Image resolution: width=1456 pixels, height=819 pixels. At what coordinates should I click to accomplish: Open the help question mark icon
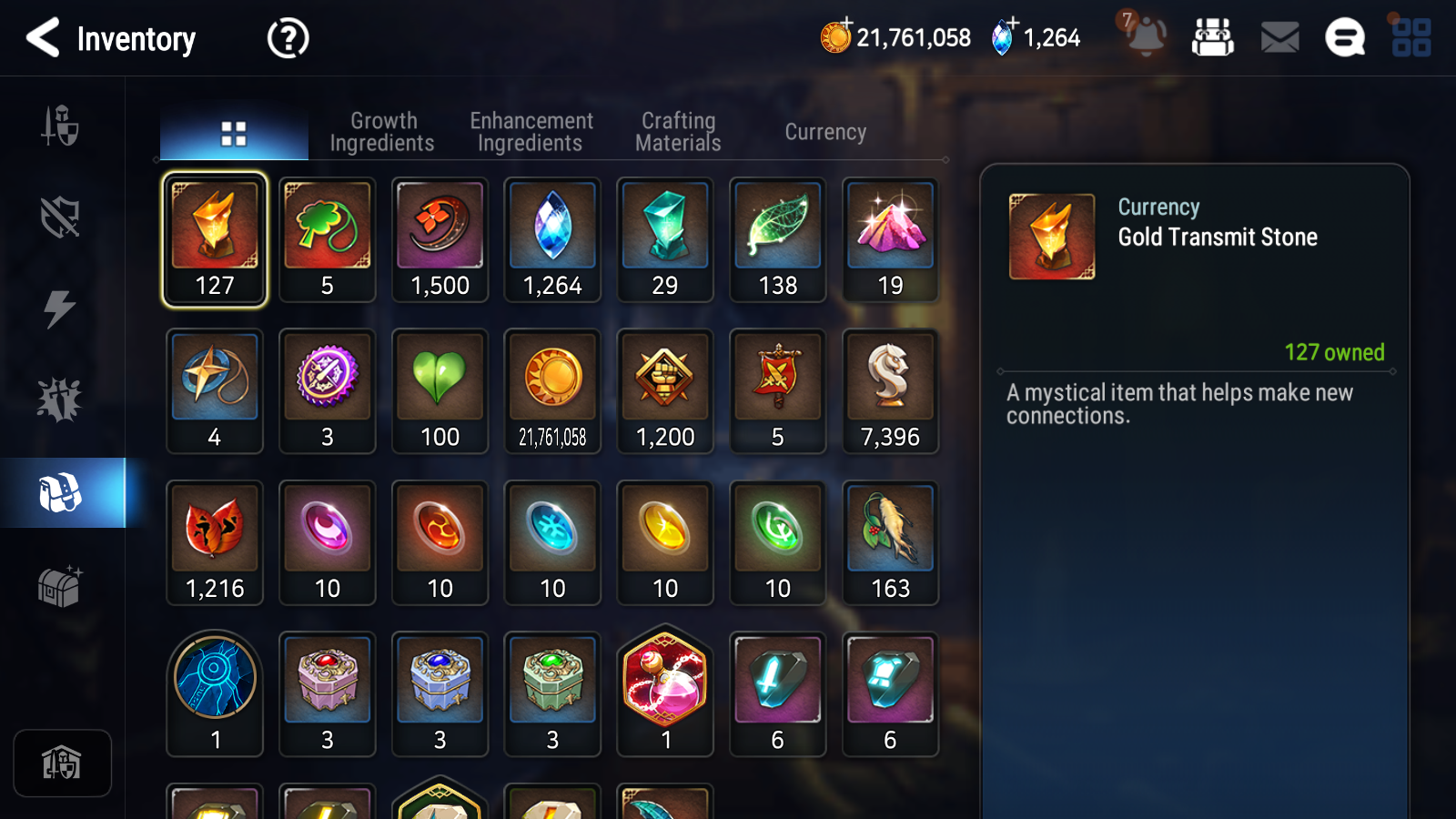[x=287, y=38]
